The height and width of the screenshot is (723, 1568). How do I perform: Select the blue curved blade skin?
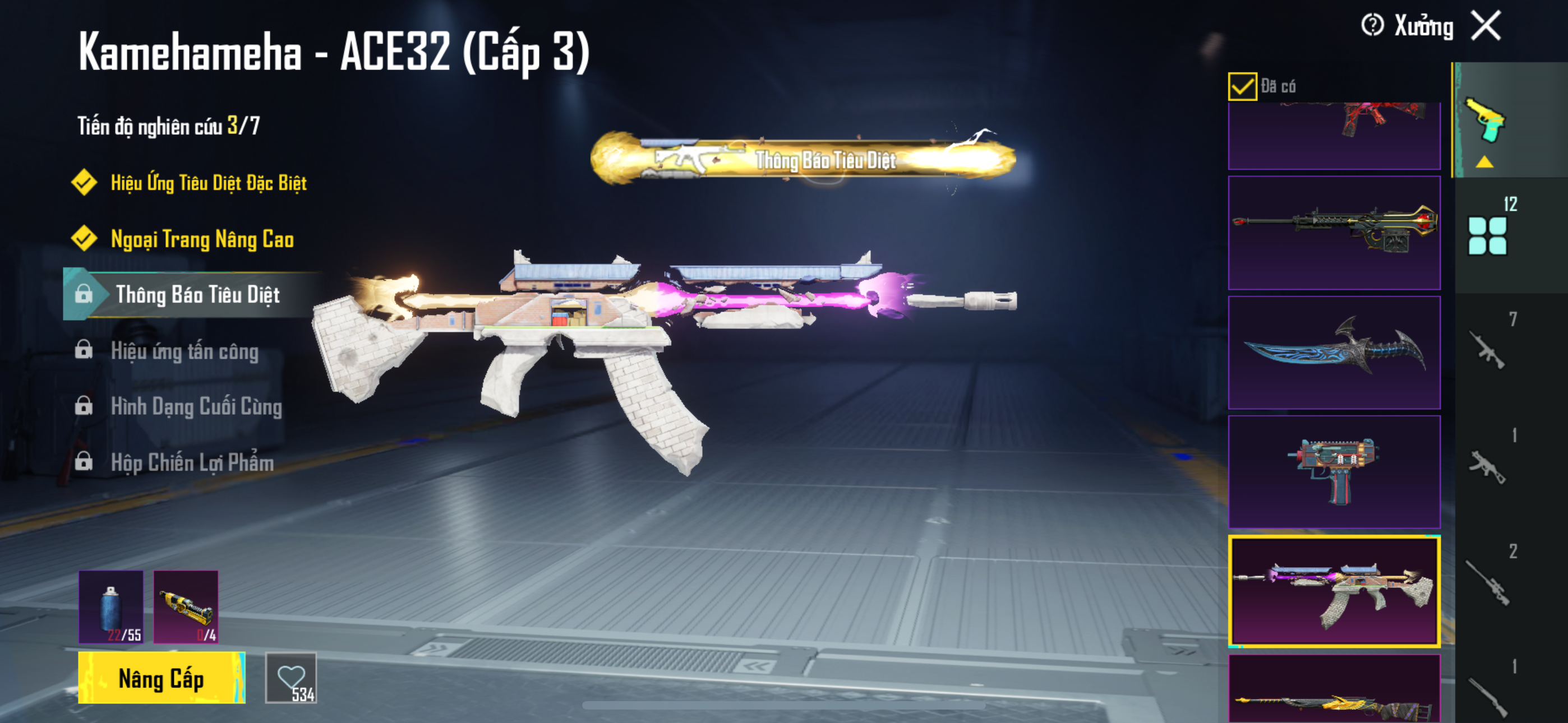point(1334,353)
